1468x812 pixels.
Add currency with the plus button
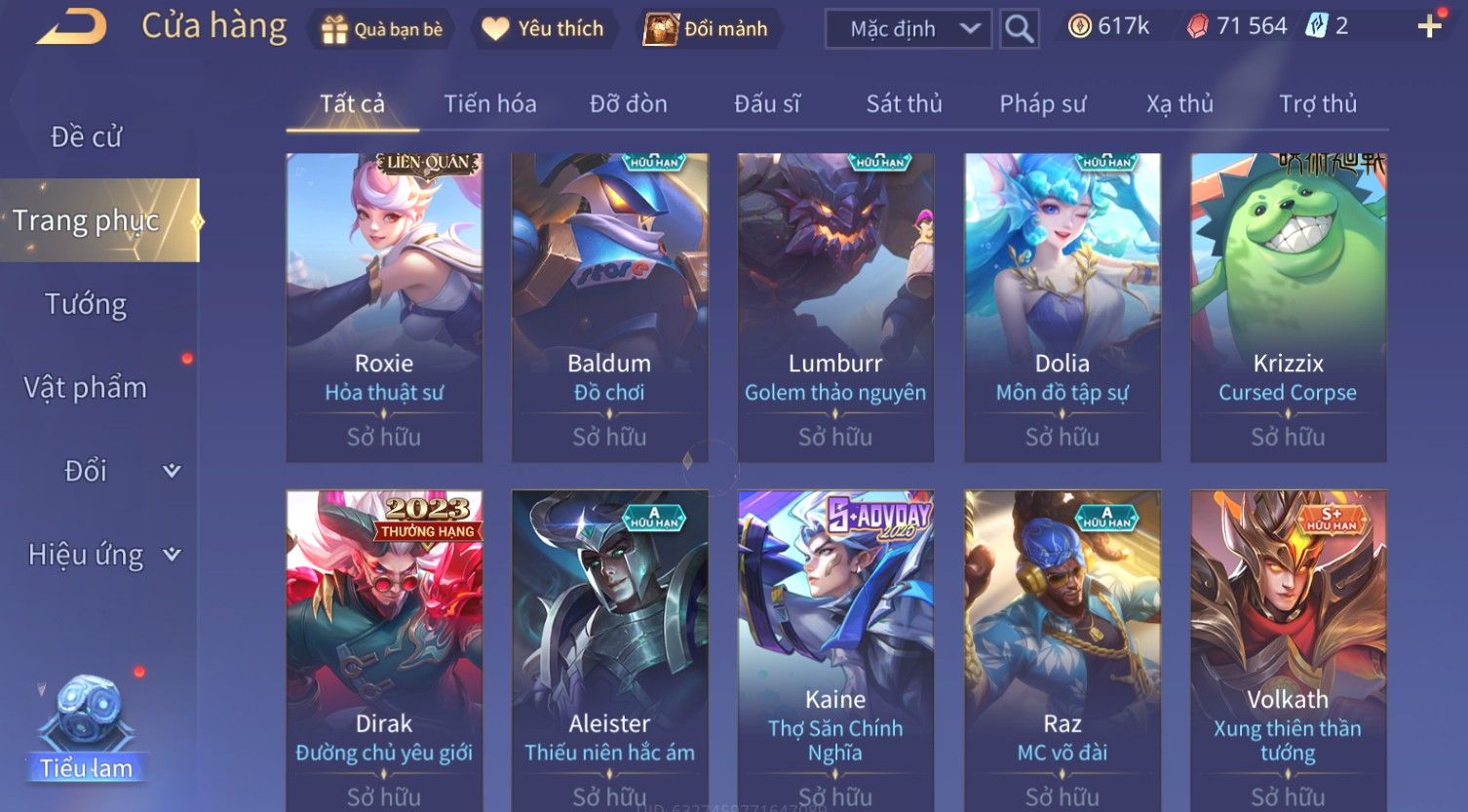(x=1429, y=26)
